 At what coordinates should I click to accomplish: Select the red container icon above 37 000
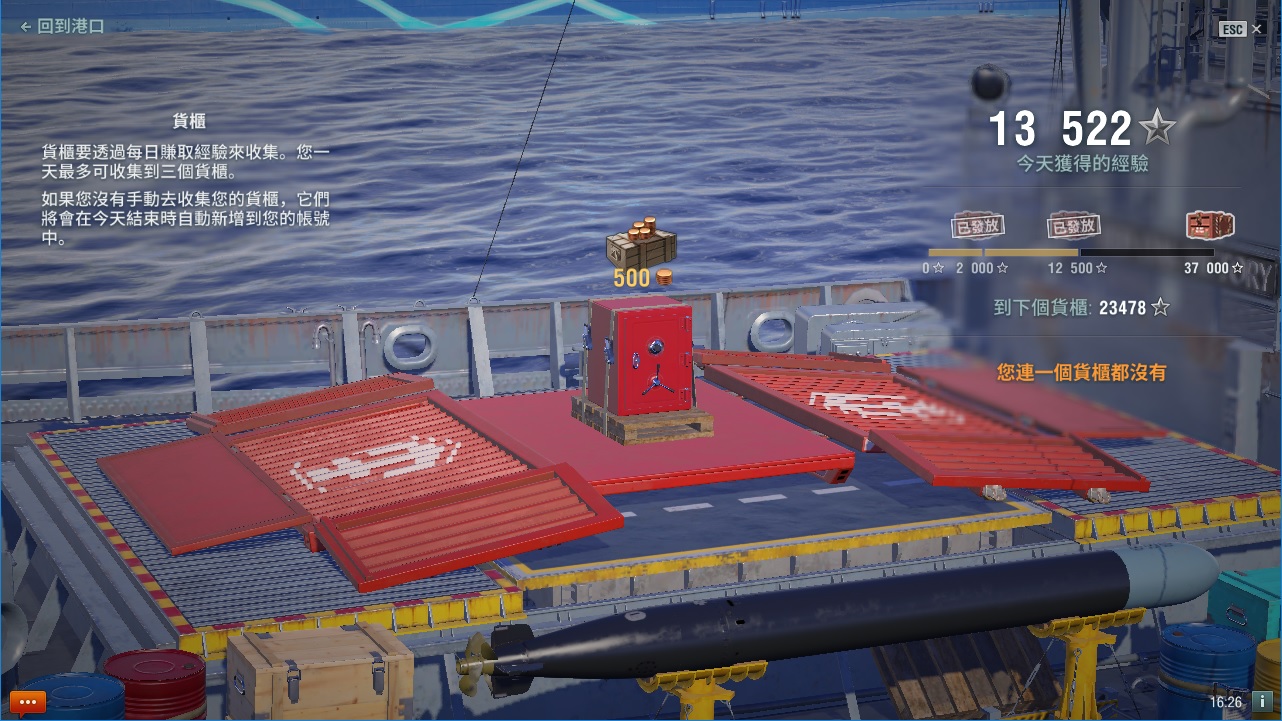pyautogui.click(x=1210, y=225)
